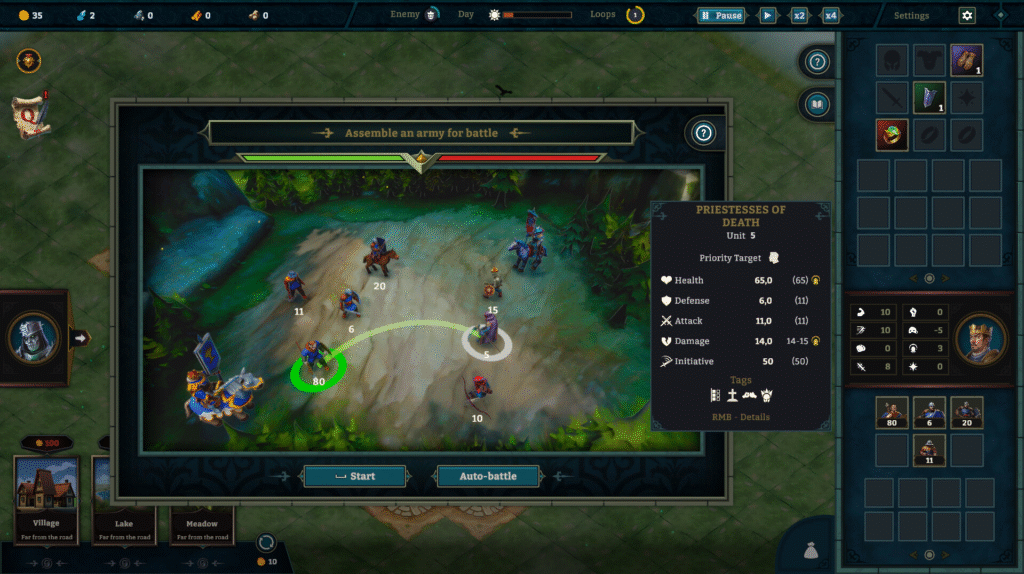The height and width of the screenshot is (574, 1024).
Task: Select the shield item in equipment
Action: click(x=929, y=97)
